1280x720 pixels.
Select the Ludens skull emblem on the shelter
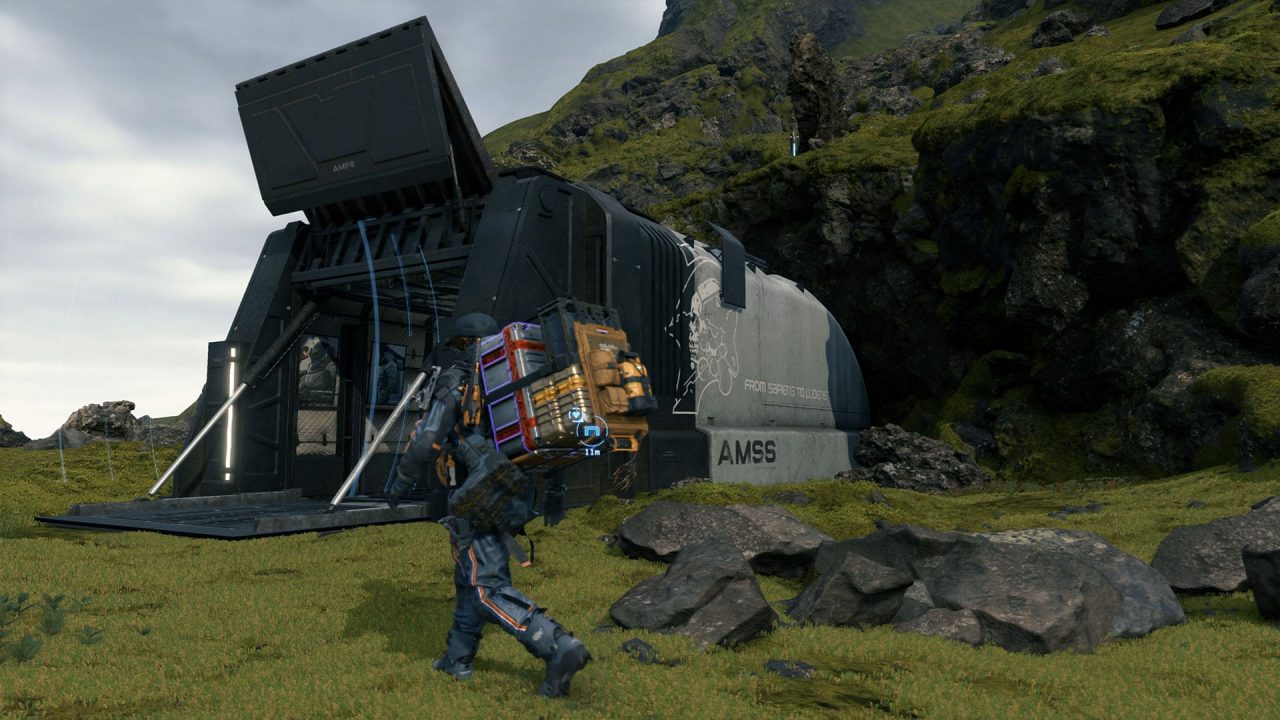click(x=706, y=330)
